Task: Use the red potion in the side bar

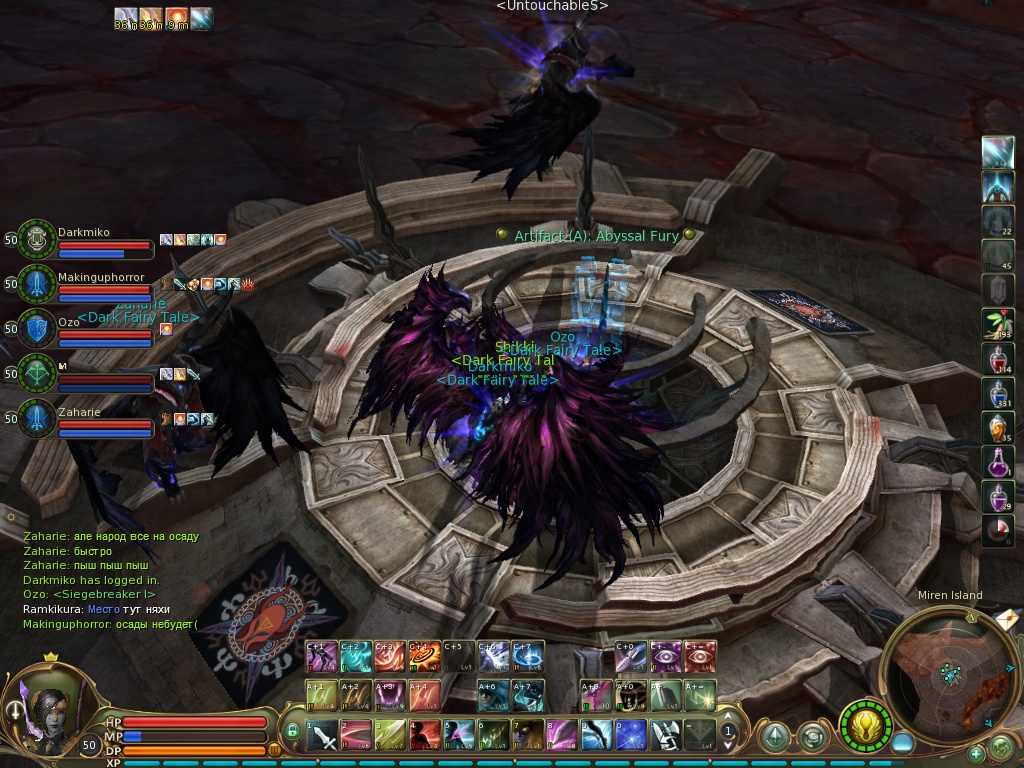Action: click(997, 359)
